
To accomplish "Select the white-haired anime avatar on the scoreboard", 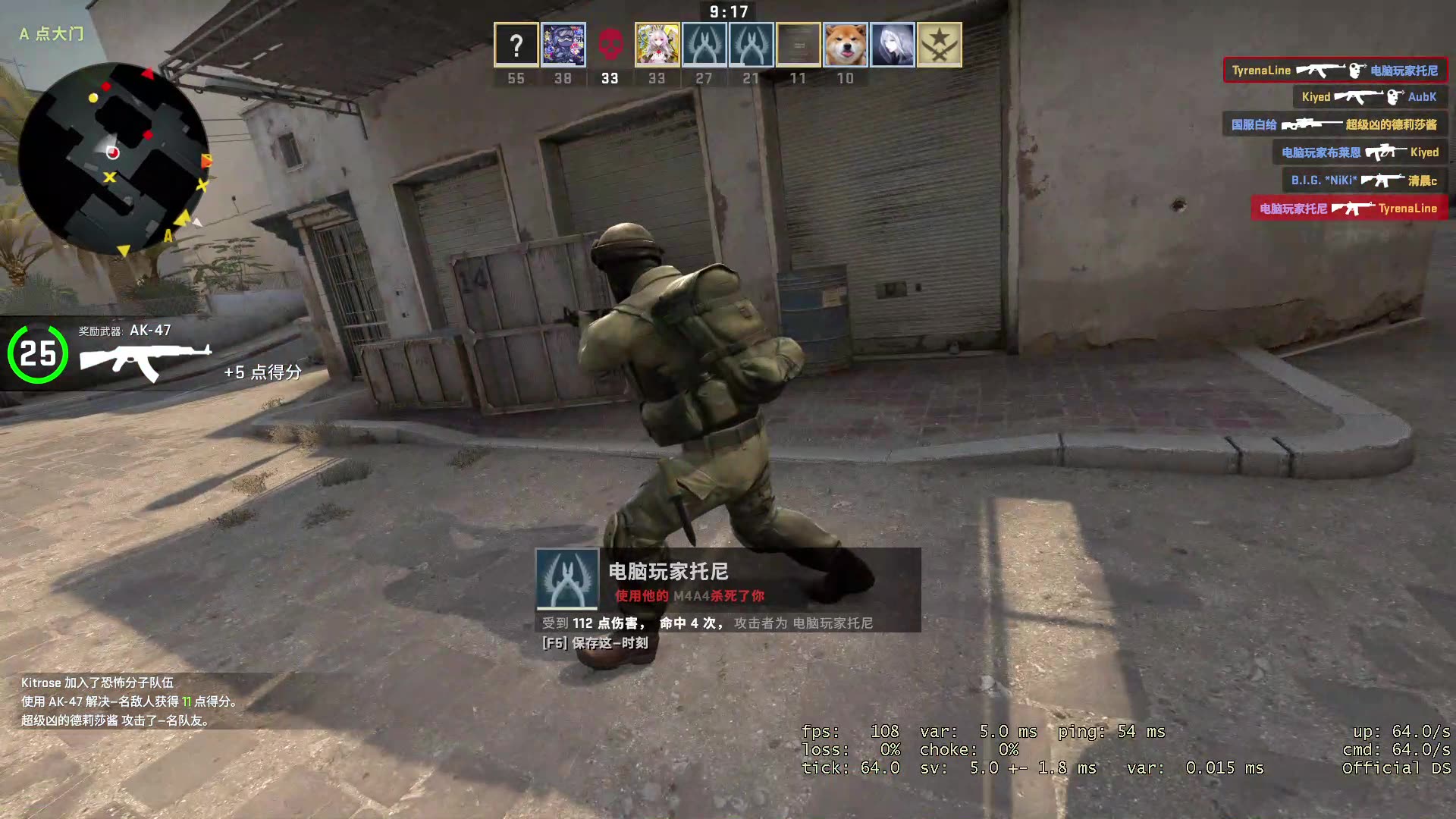I will [892, 44].
